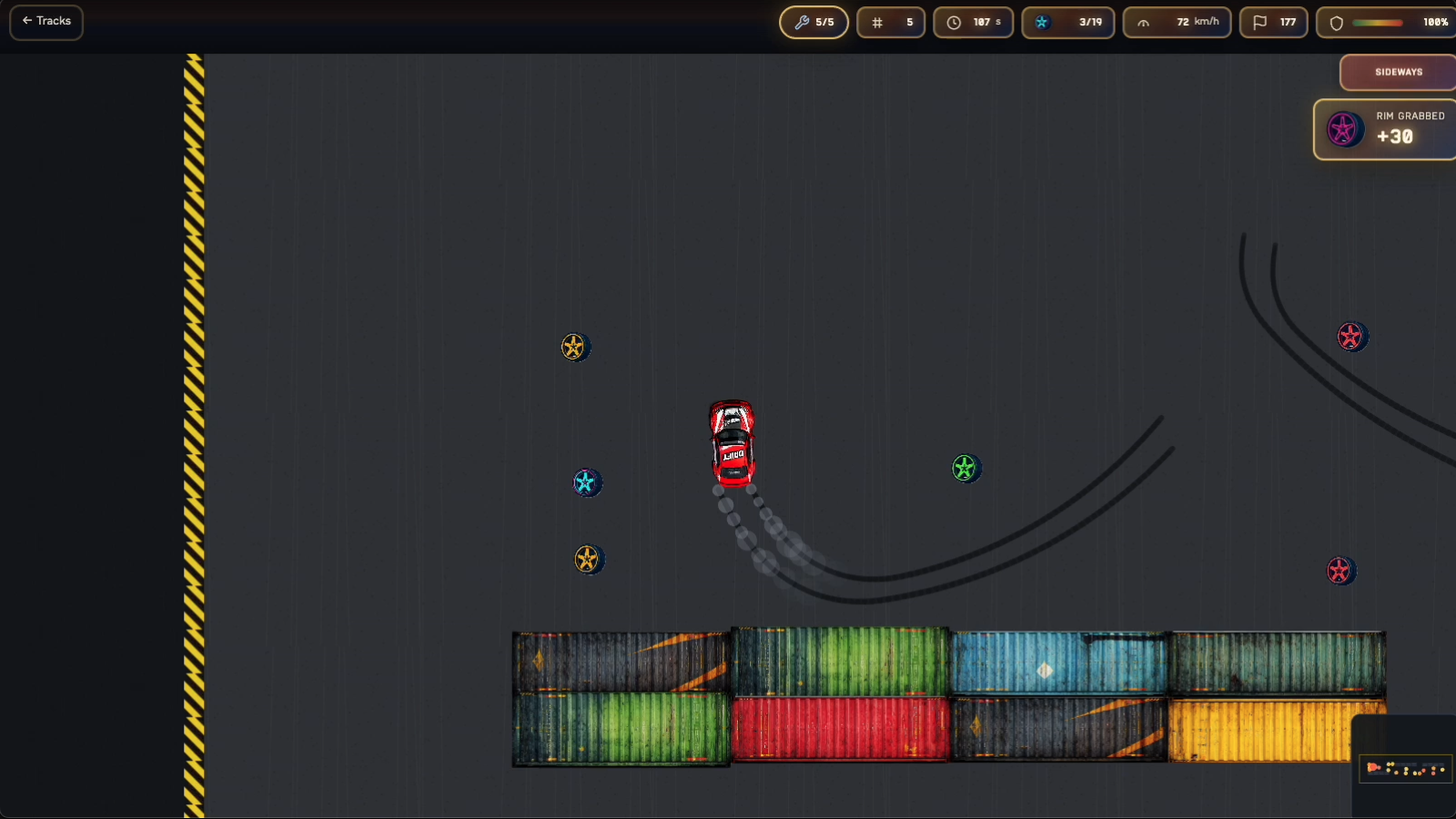This screenshot has height=819, width=1456.
Task: Click the clock icon next to 107 s
Action: point(955,22)
